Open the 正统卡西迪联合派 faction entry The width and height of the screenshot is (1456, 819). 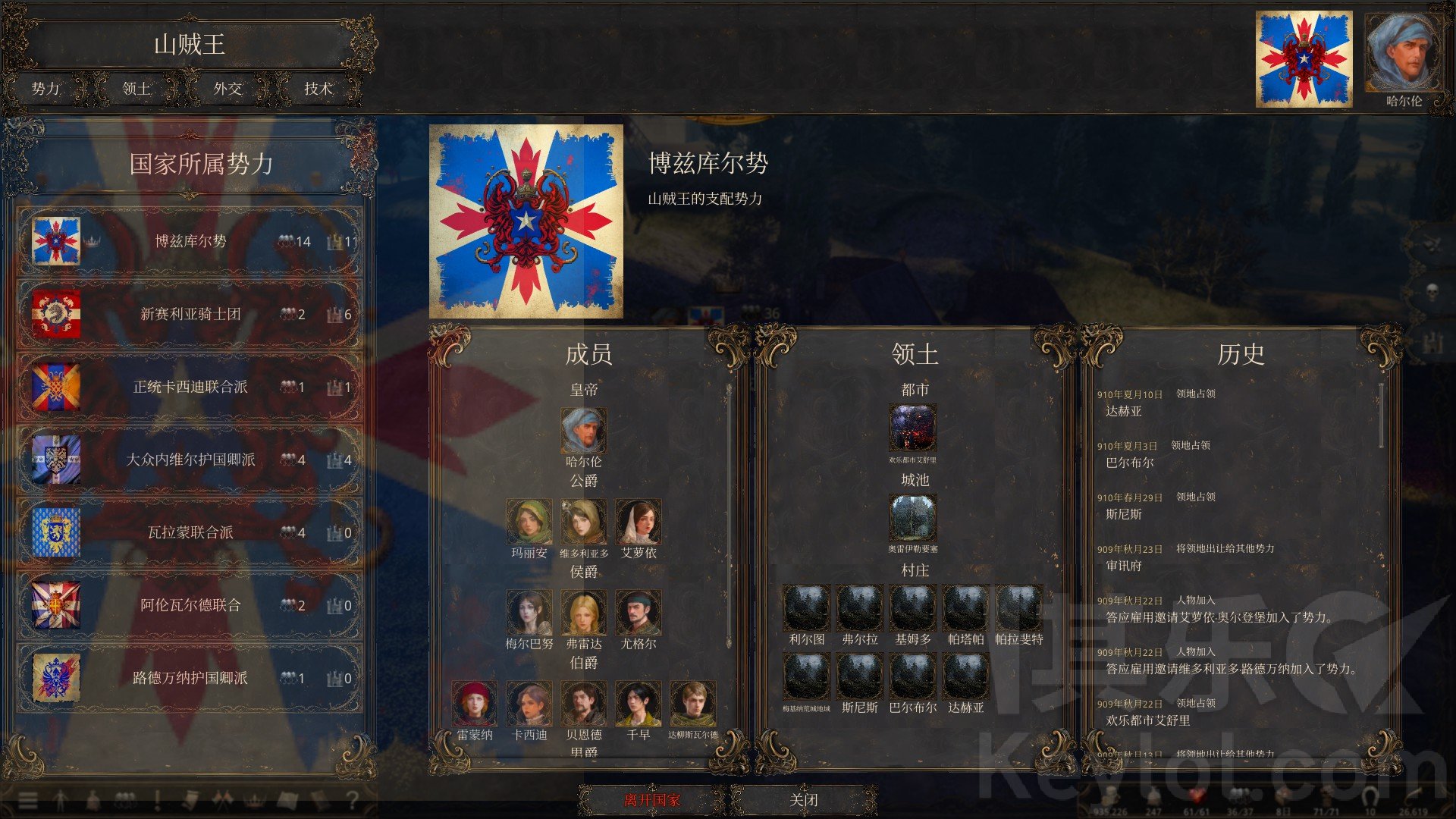pyautogui.click(x=190, y=387)
